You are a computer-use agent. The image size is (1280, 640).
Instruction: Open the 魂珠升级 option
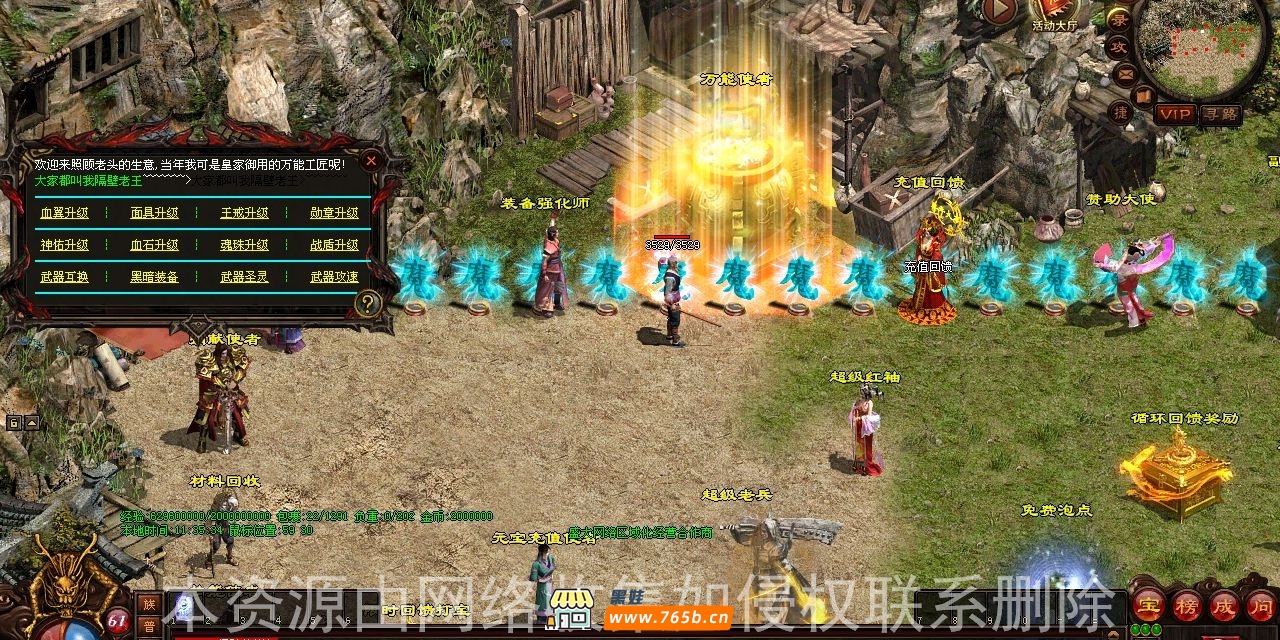[244, 245]
